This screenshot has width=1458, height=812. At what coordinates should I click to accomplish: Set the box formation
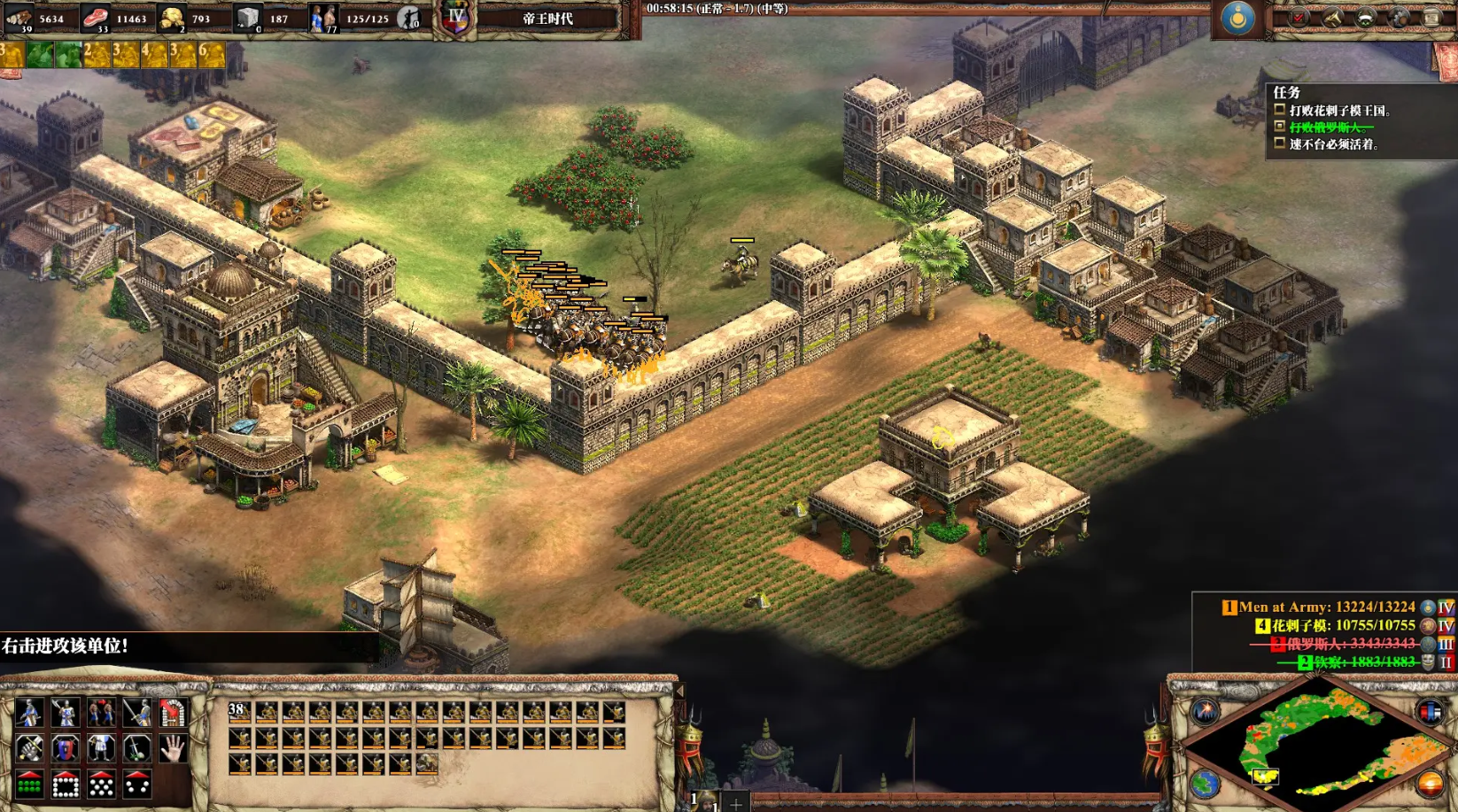pyautogui.click(x=66, y=785)
